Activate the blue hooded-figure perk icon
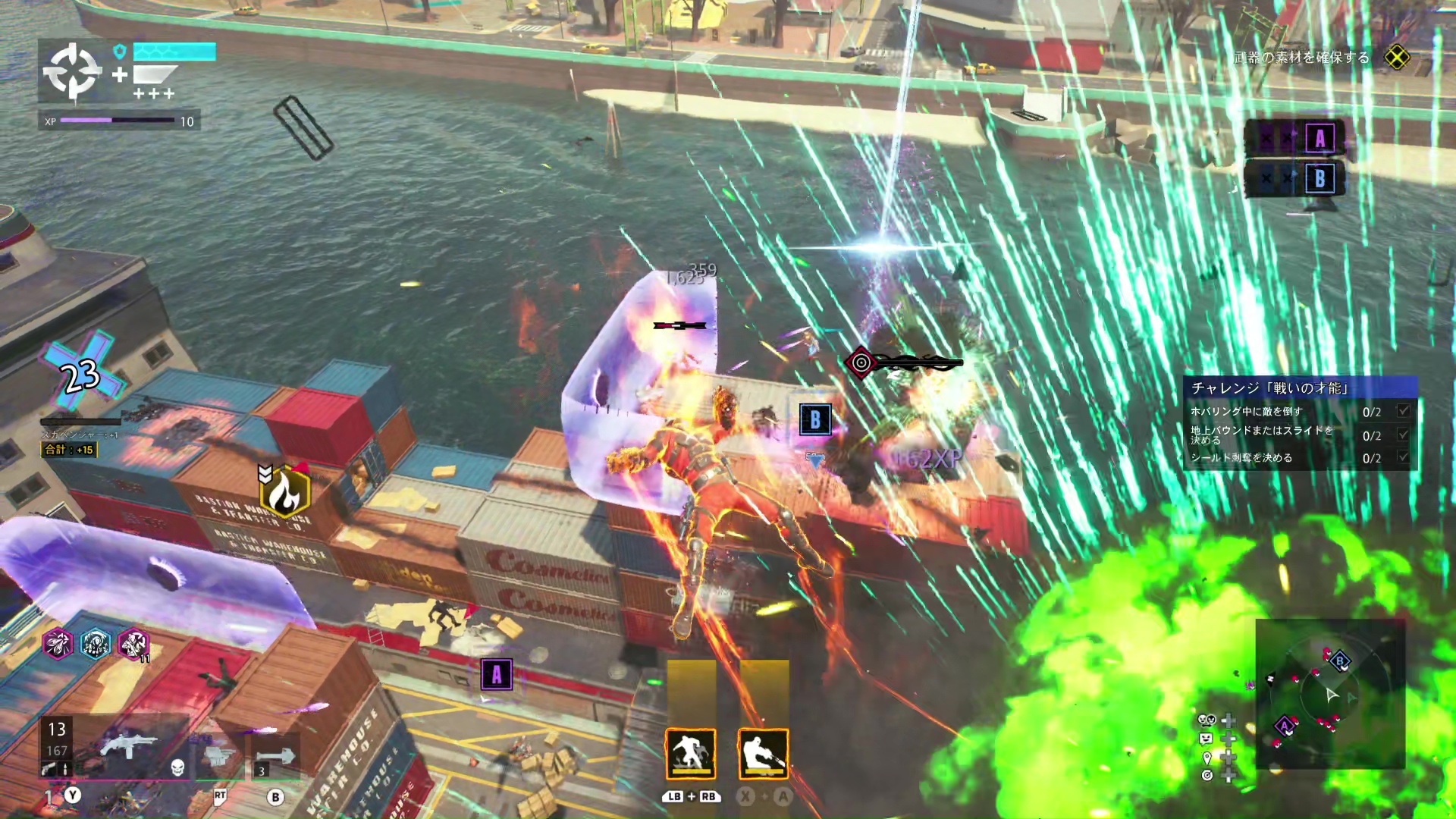Image resolution: width=1456 pixels, height=819 pixels. pyautogui.click(x=96, y=644)
